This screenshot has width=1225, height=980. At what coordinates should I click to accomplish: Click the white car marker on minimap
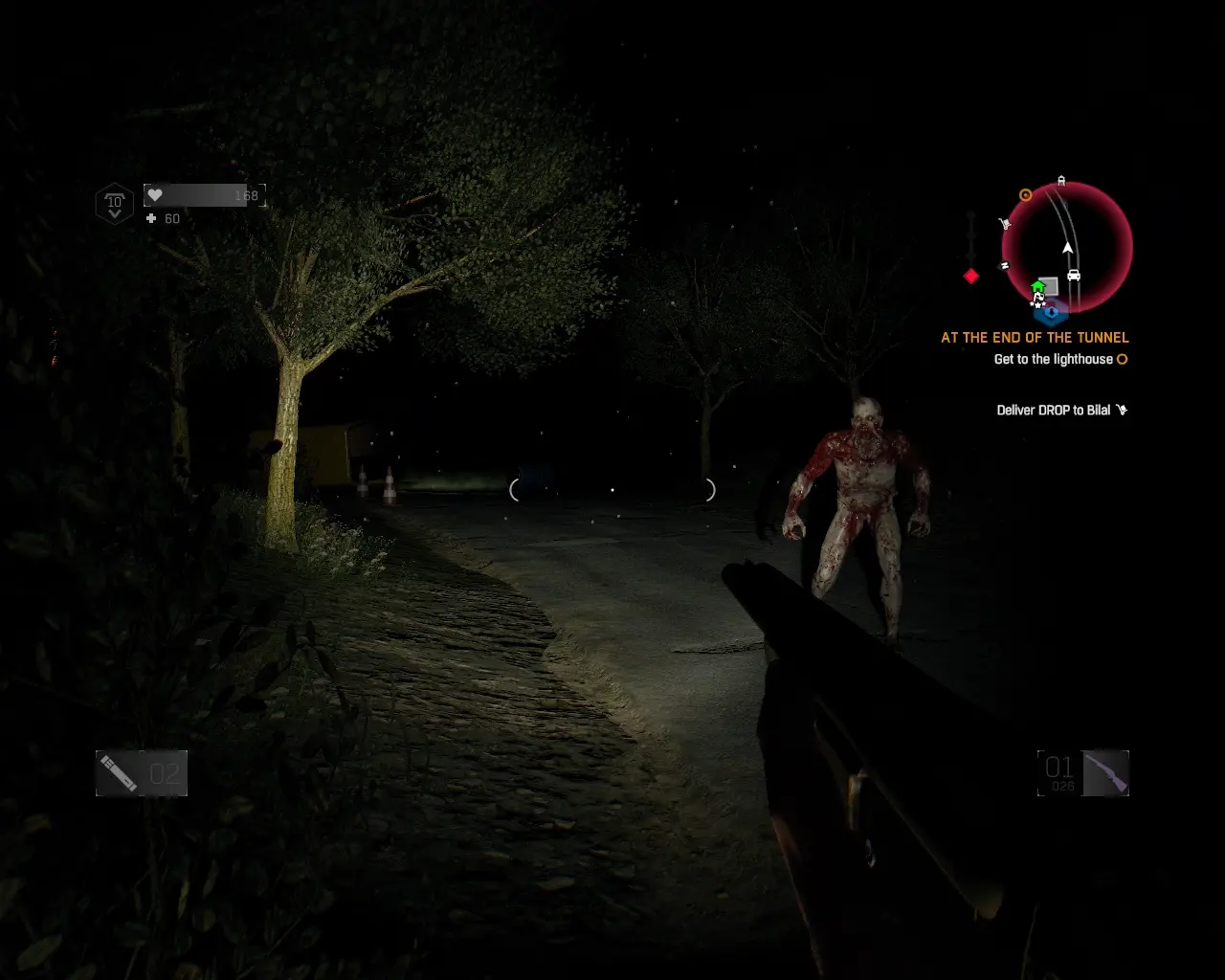point(1074,276)
